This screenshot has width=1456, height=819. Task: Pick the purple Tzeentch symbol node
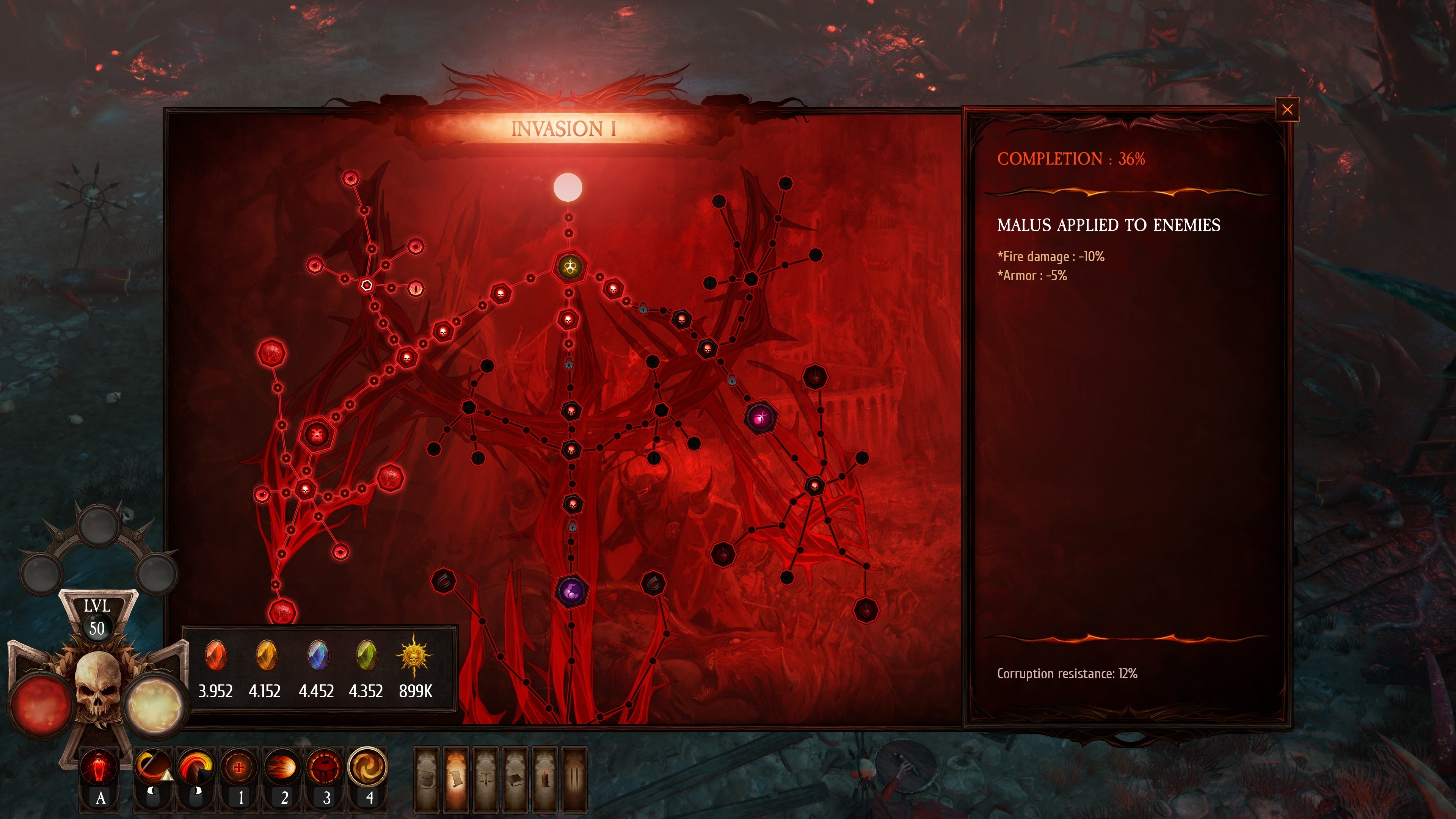point(571,591)
